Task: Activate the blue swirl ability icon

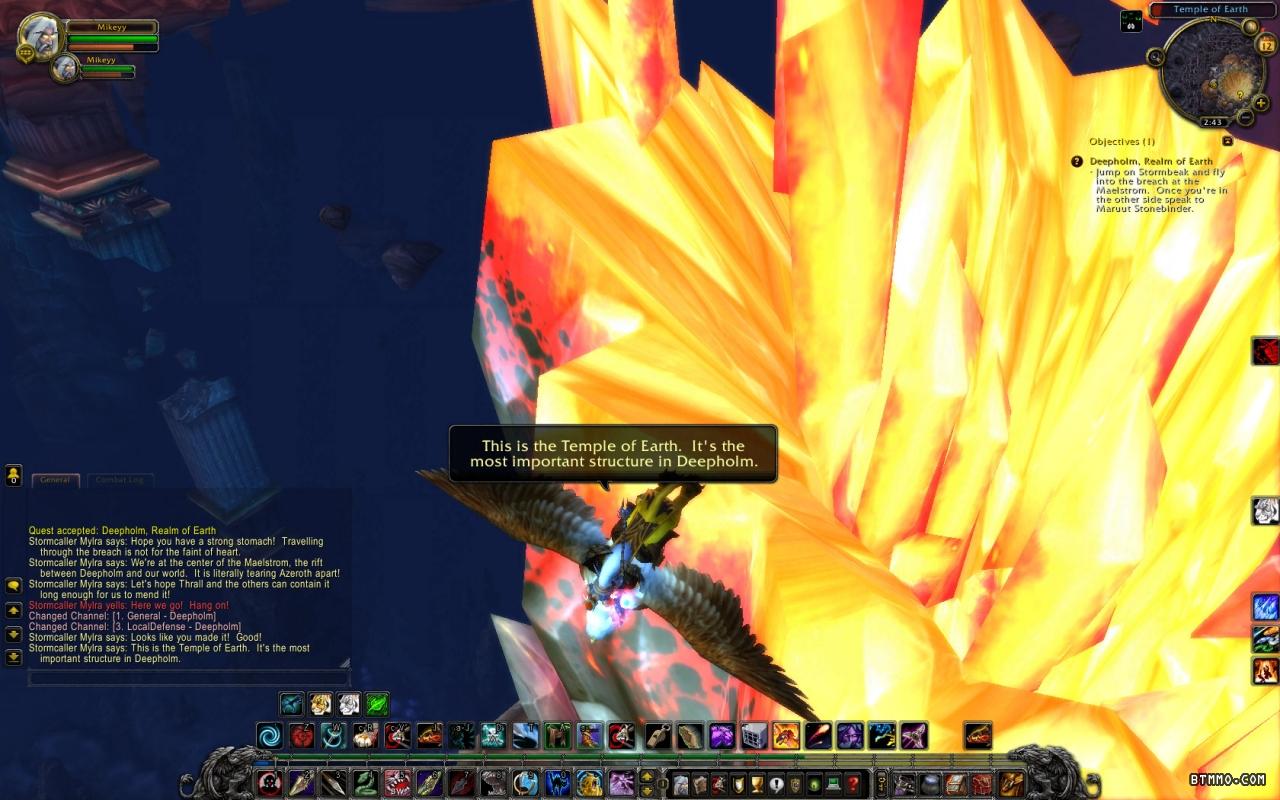Action: pos(269,736)
